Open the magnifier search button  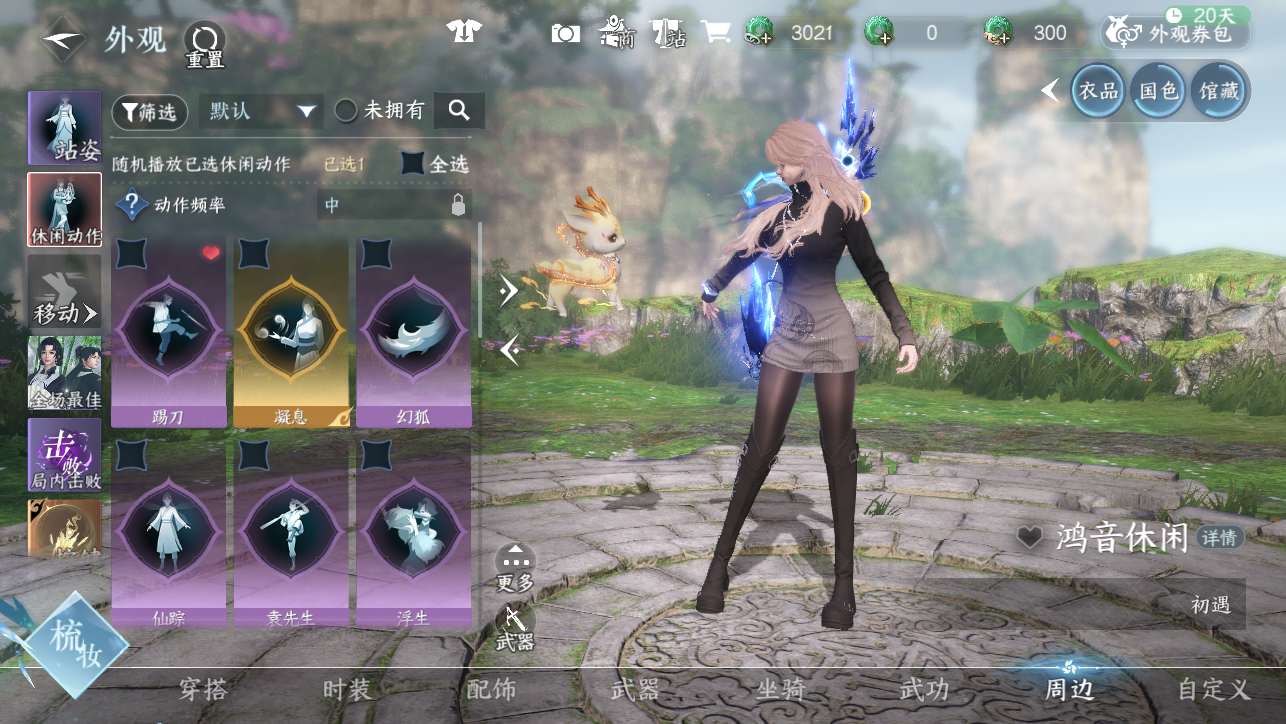tap(459, 111)
